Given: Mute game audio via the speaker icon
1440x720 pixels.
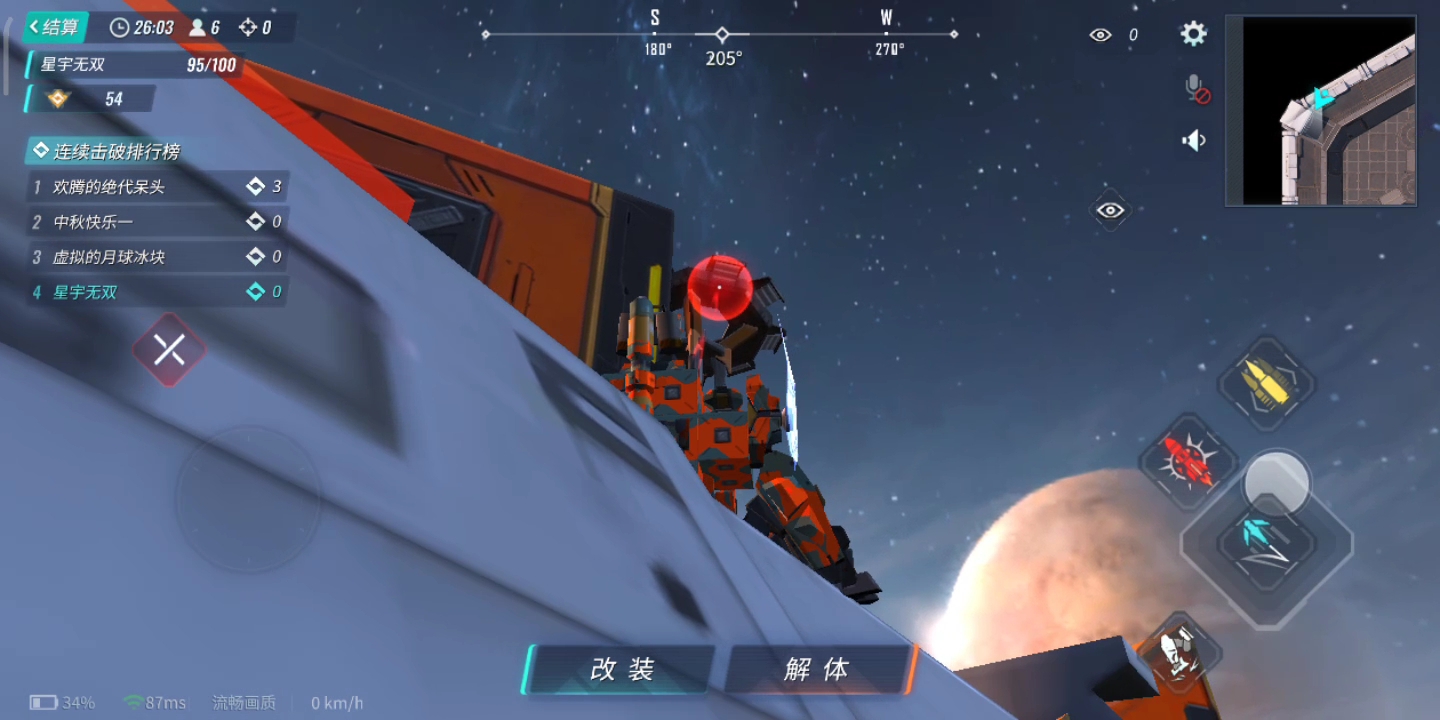Looking at the screenshot, I should click(1194, 140).
